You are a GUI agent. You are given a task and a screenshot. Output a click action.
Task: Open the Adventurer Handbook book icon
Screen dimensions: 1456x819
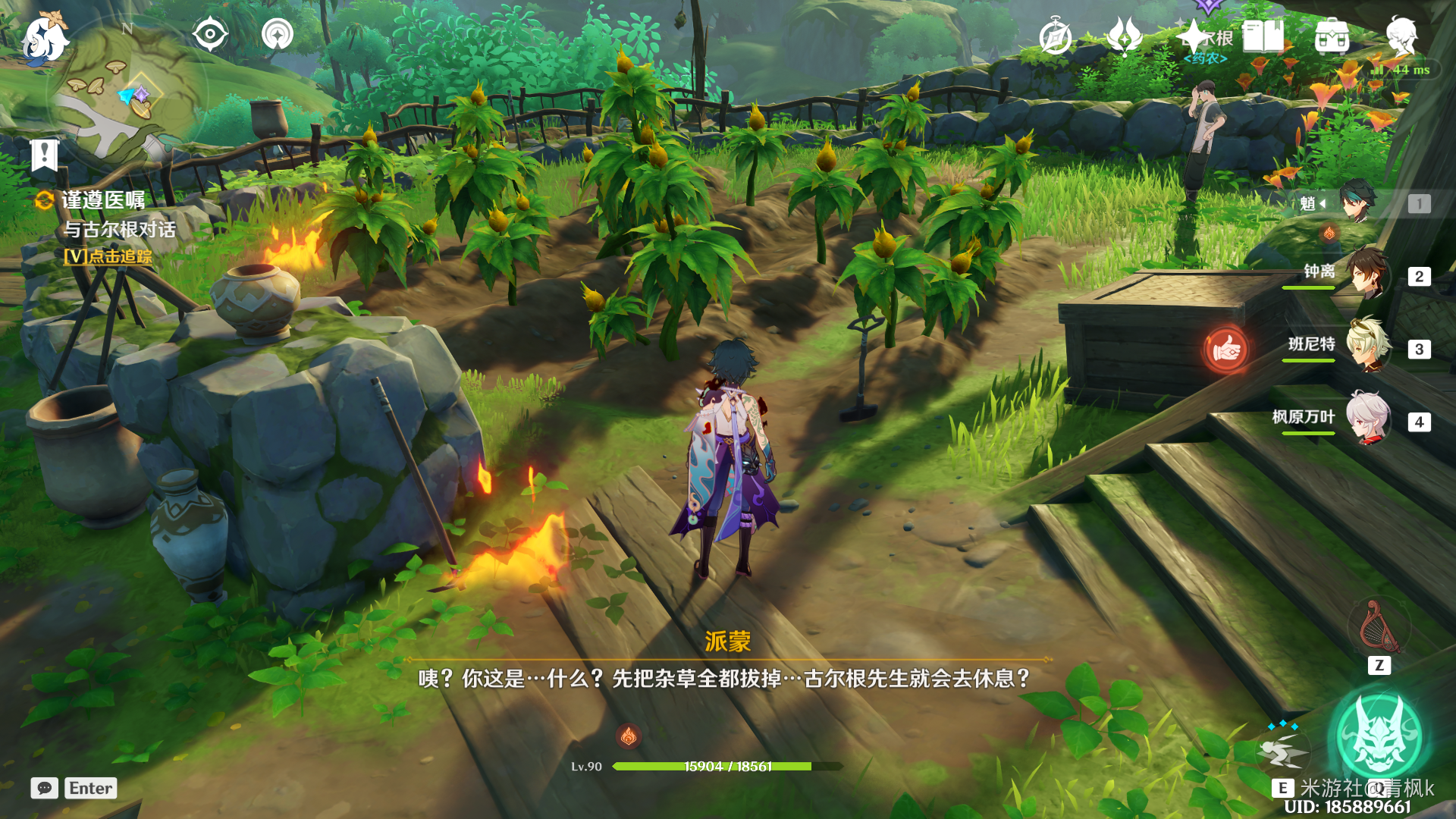tap(1263, 36)
